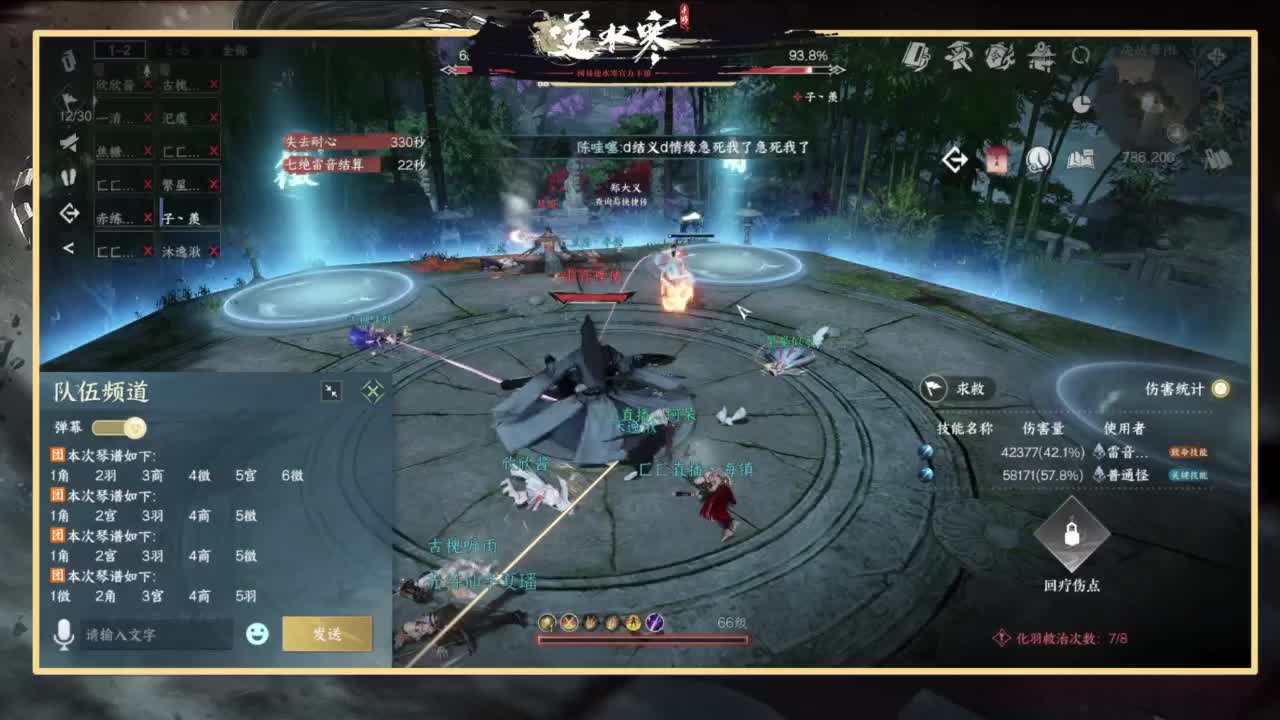This screenshot has width=1280, height=720.
Task: Toggle the mute horn icon on the sidebar
Action: coord(68,143)
